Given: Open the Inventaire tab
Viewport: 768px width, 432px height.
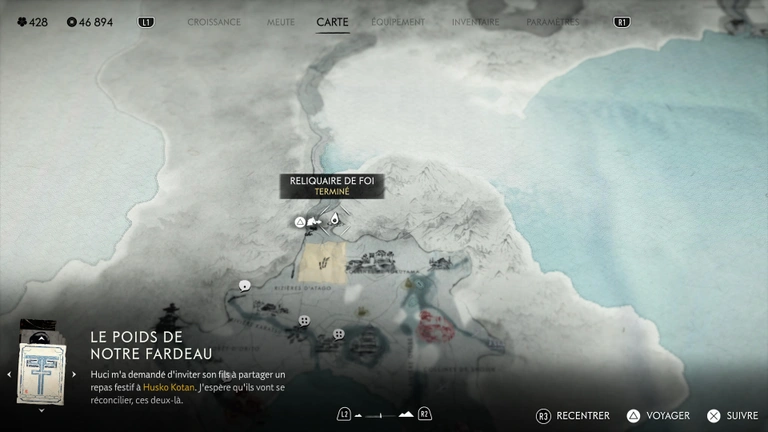Looking at the screenshot, I should 475,21.
